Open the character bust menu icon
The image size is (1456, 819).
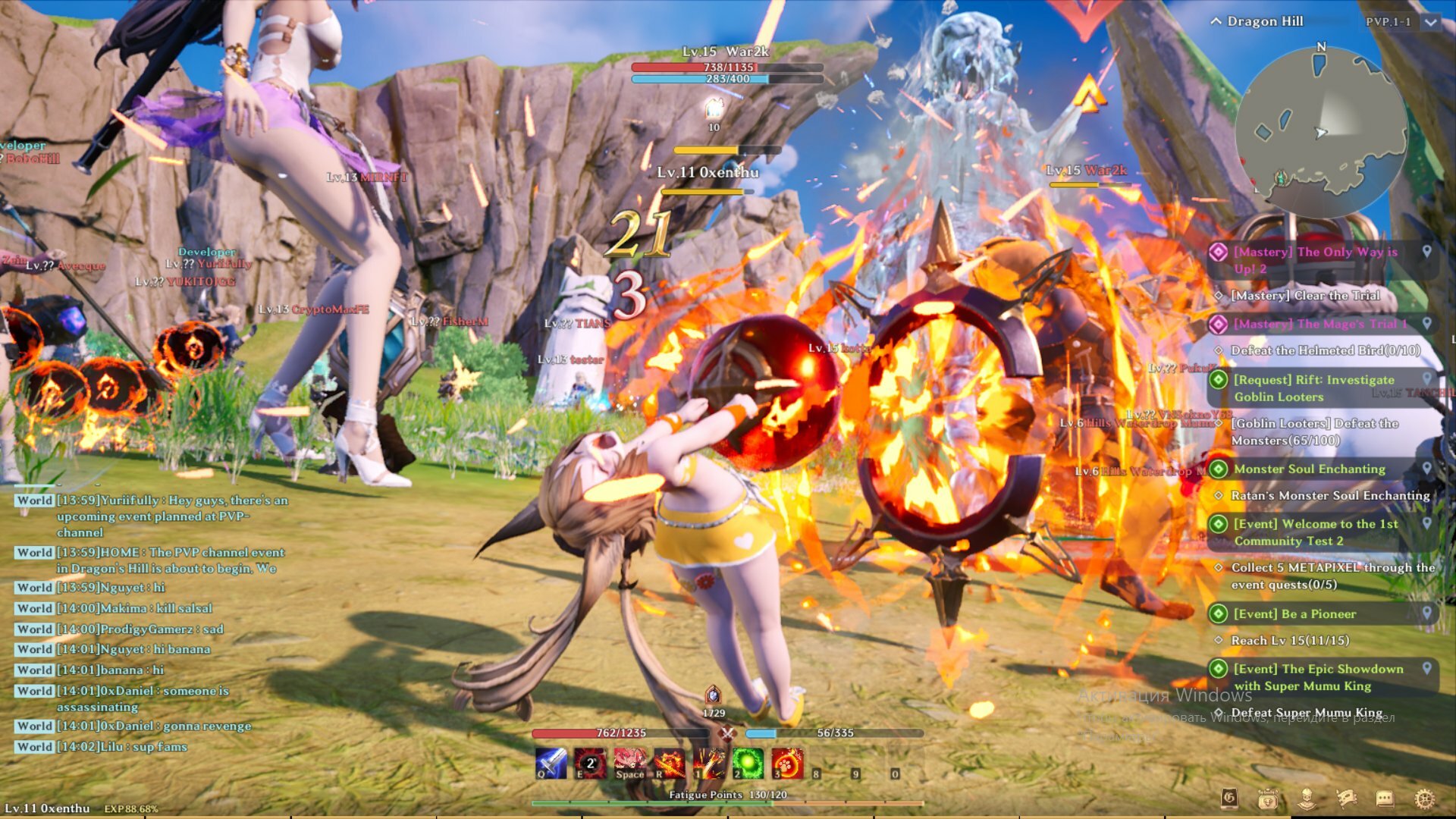point(1307,798)
